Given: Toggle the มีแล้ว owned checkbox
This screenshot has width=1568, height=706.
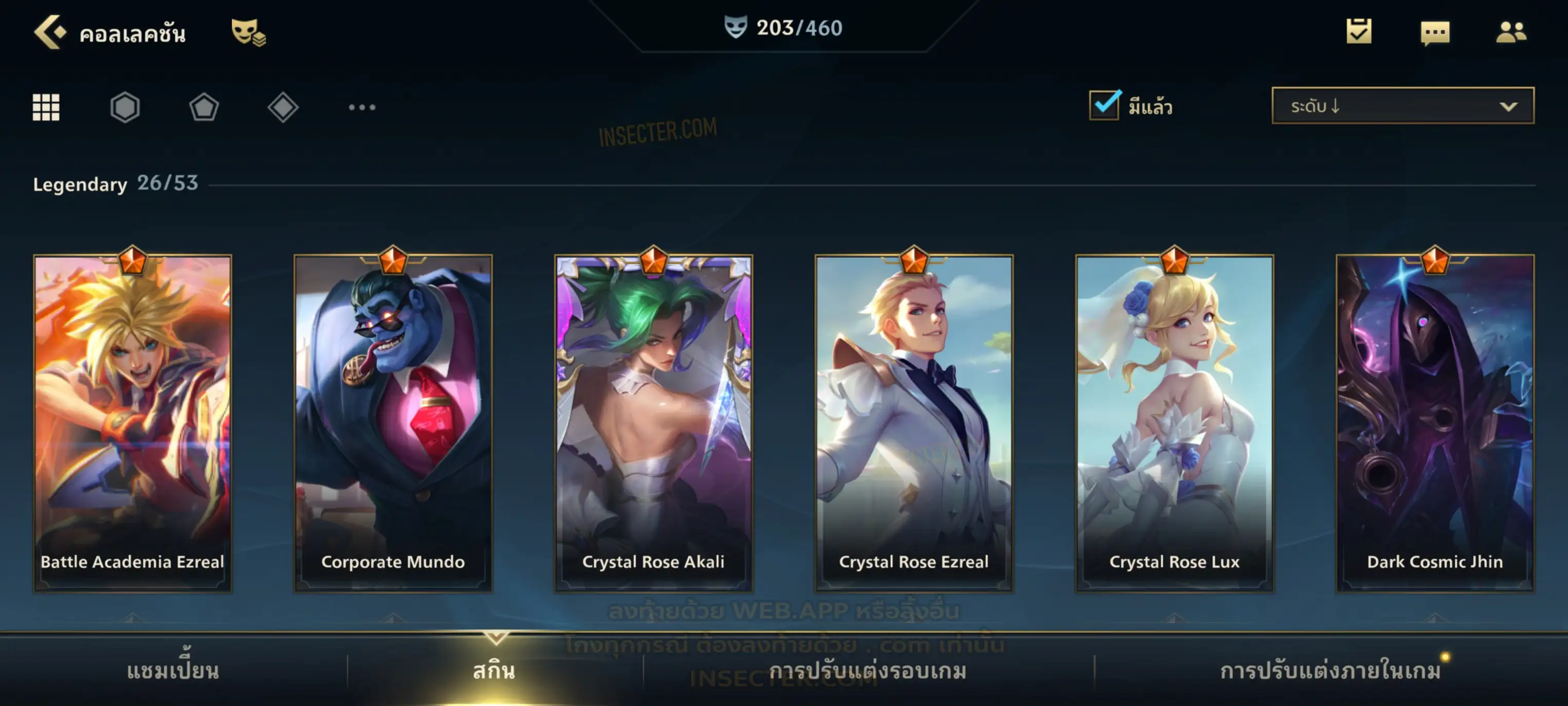Looking at the screenshot, I should click(x=1103, y=106).
